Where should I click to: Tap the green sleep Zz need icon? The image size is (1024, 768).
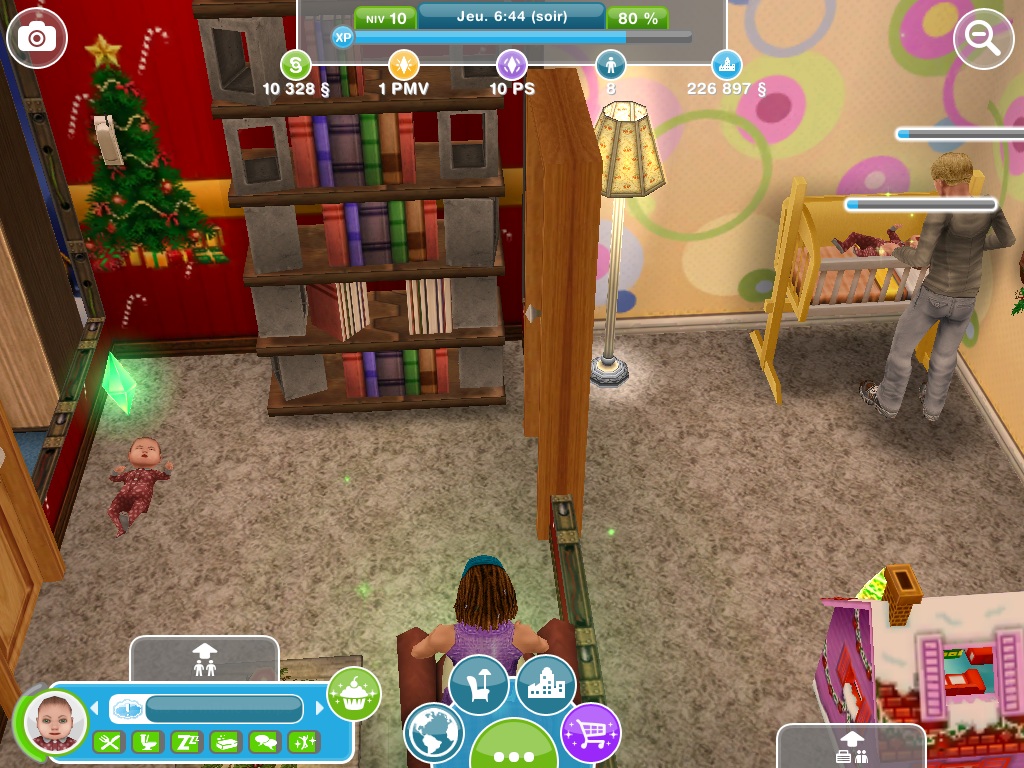pyautogui.click(x=186, y=742)
